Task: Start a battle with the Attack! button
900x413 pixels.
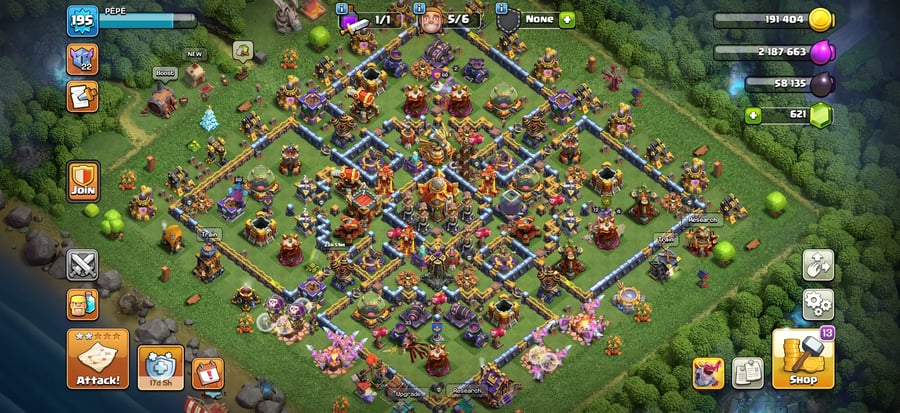Action: coord(98,359)
